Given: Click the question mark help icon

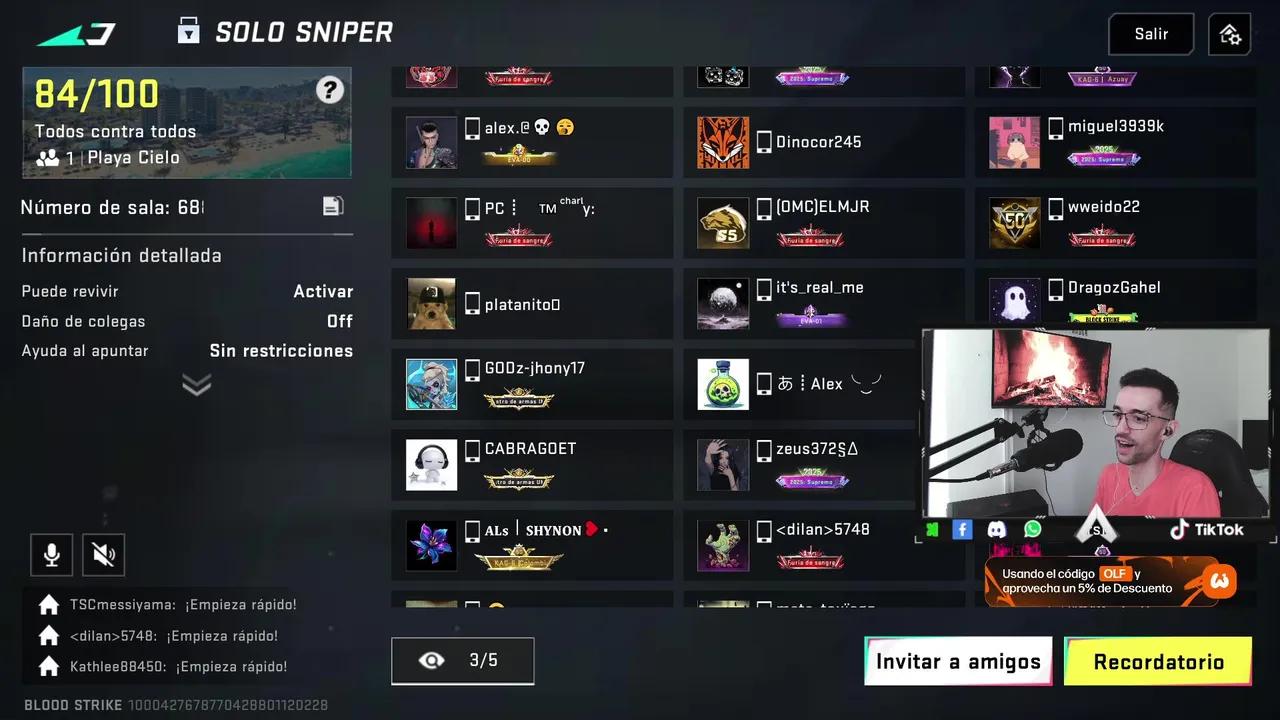Looking at the screenshot, I should point(330,90).
